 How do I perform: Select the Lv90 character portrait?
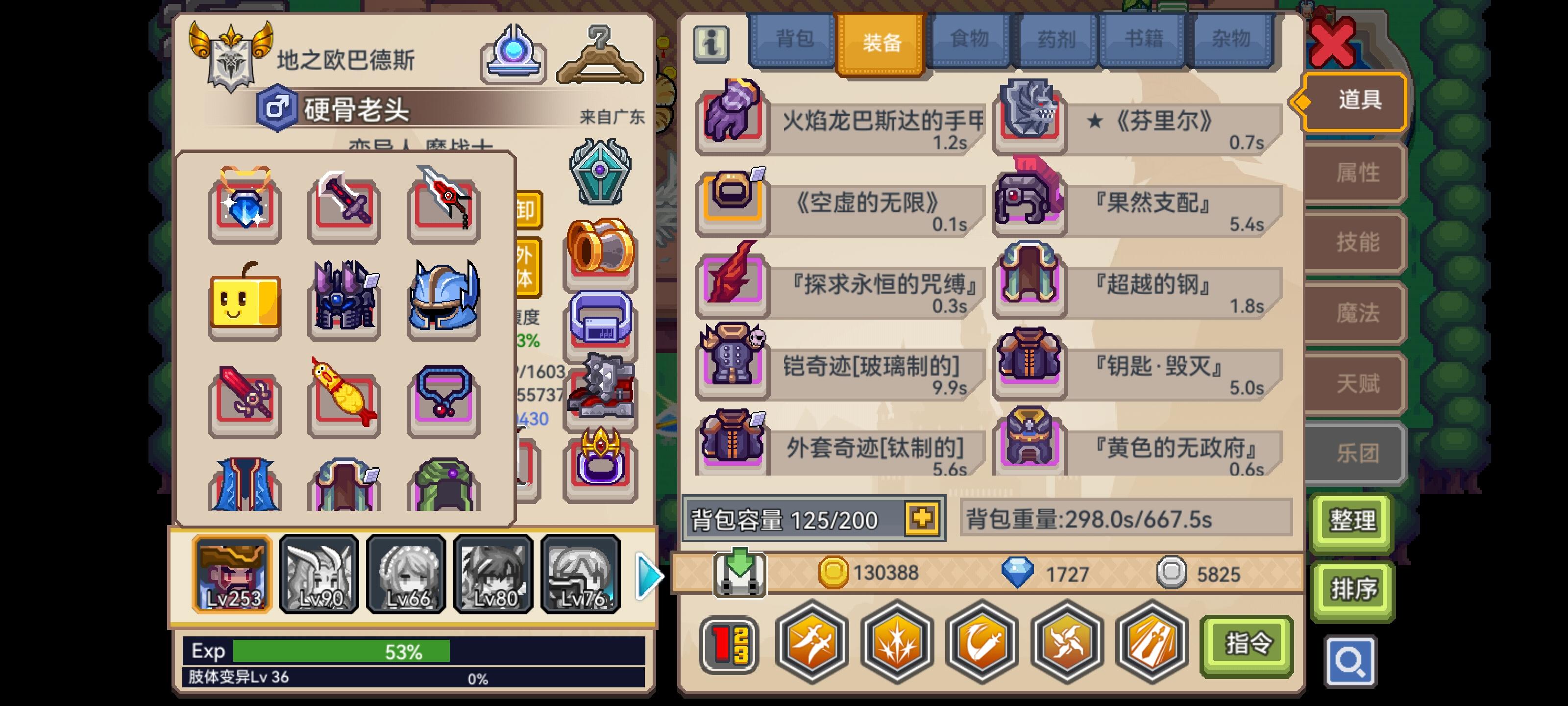click(319, 575)
